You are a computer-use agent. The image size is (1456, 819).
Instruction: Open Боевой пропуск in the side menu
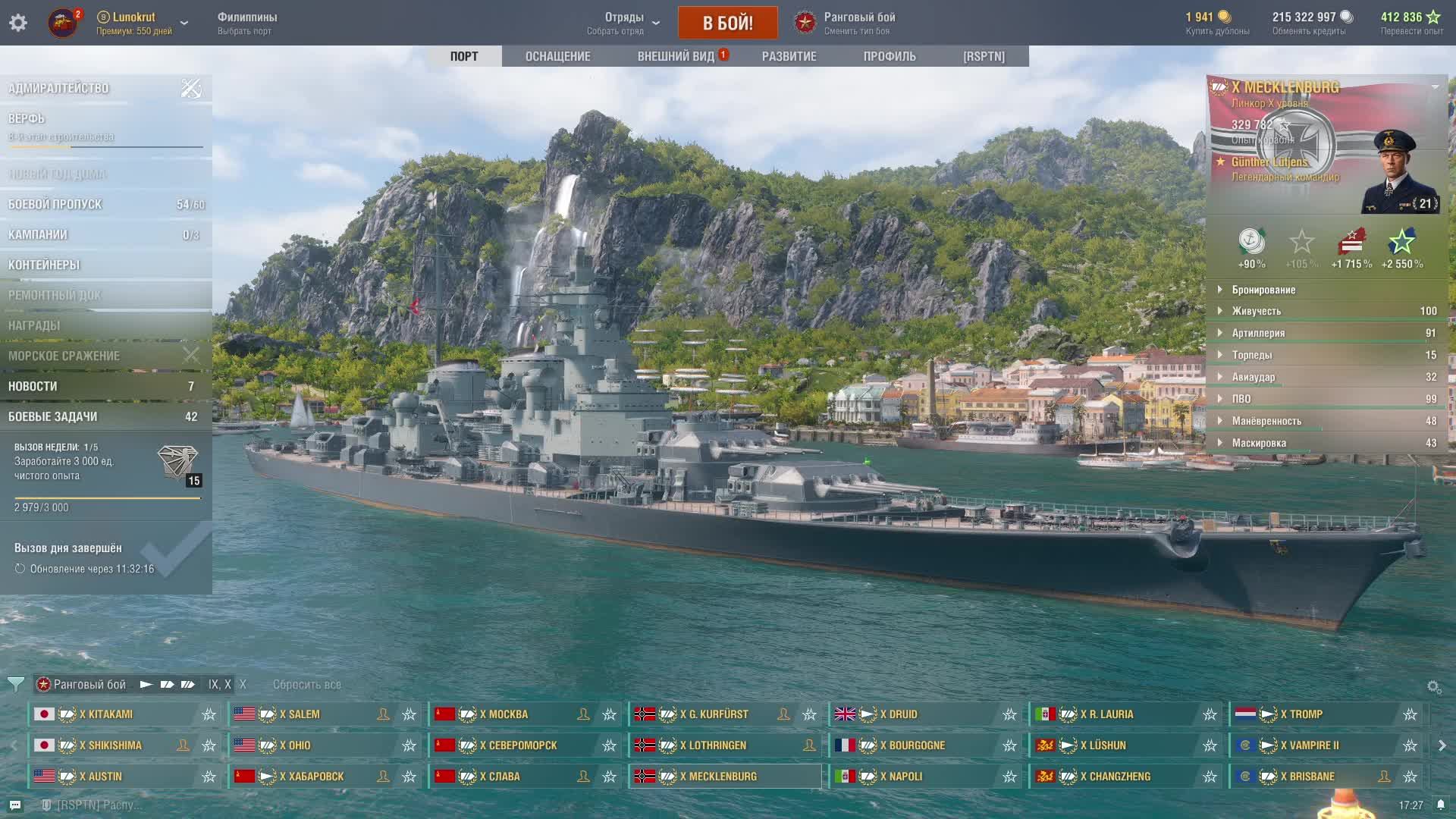pyautogui.click(x=55, y=204)
